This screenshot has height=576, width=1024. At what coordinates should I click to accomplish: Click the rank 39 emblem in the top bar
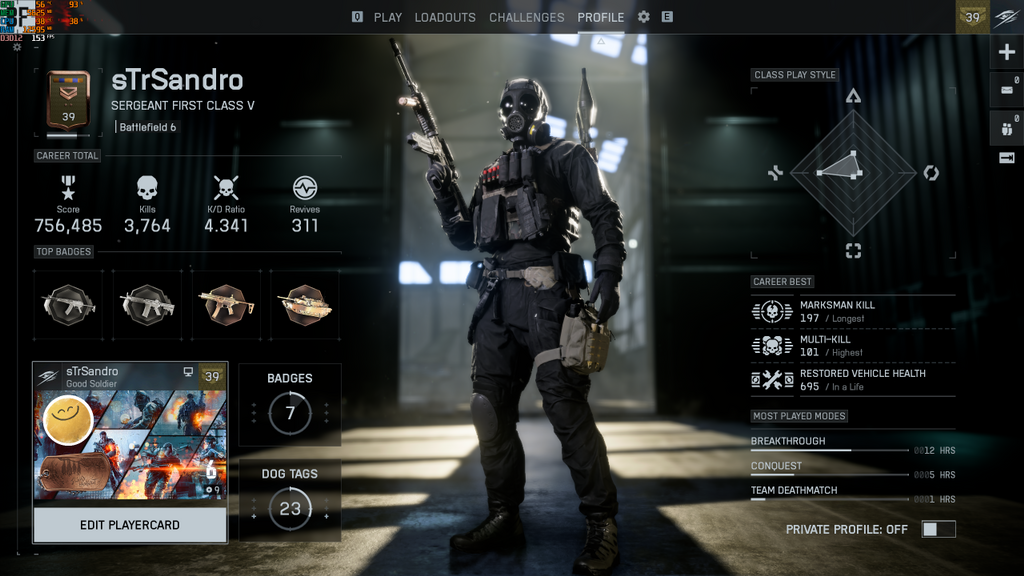tap(972, 17)
